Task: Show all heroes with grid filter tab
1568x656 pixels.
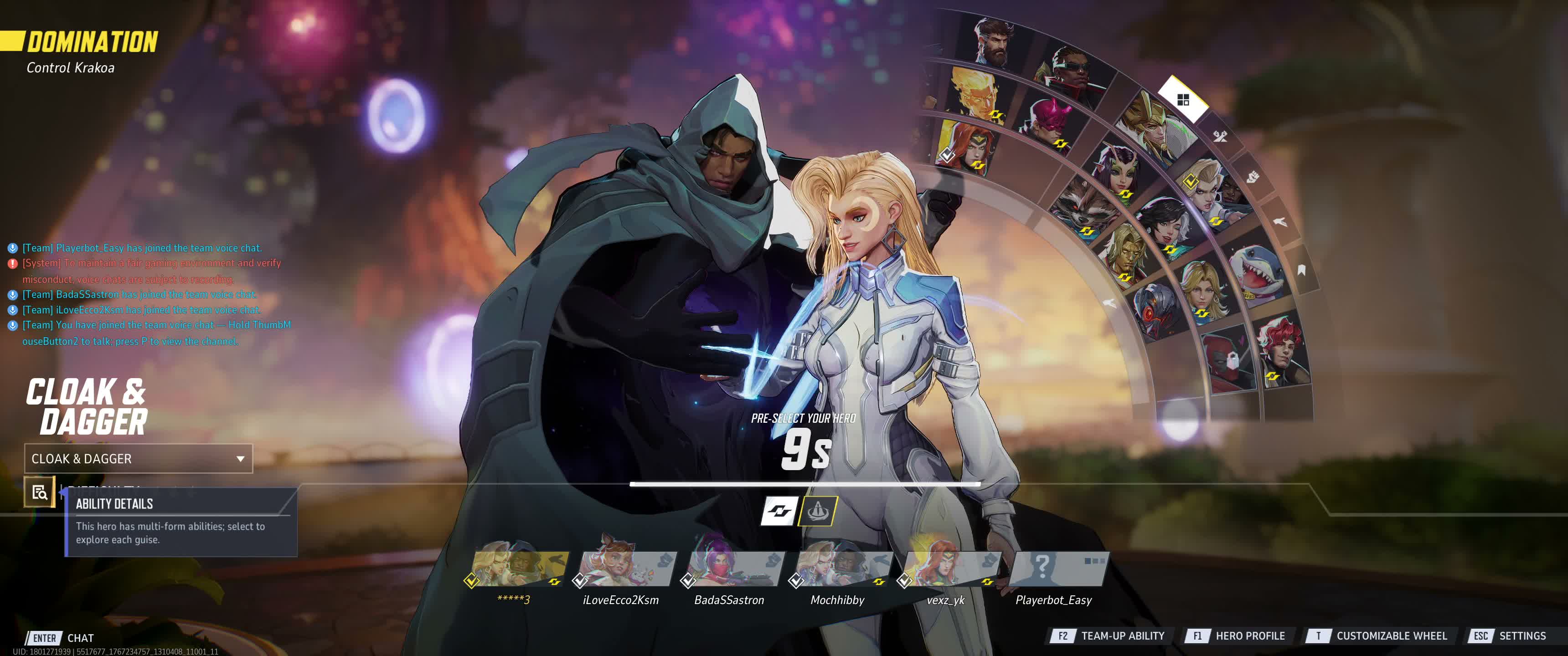Action: [x=1183, y=100]
